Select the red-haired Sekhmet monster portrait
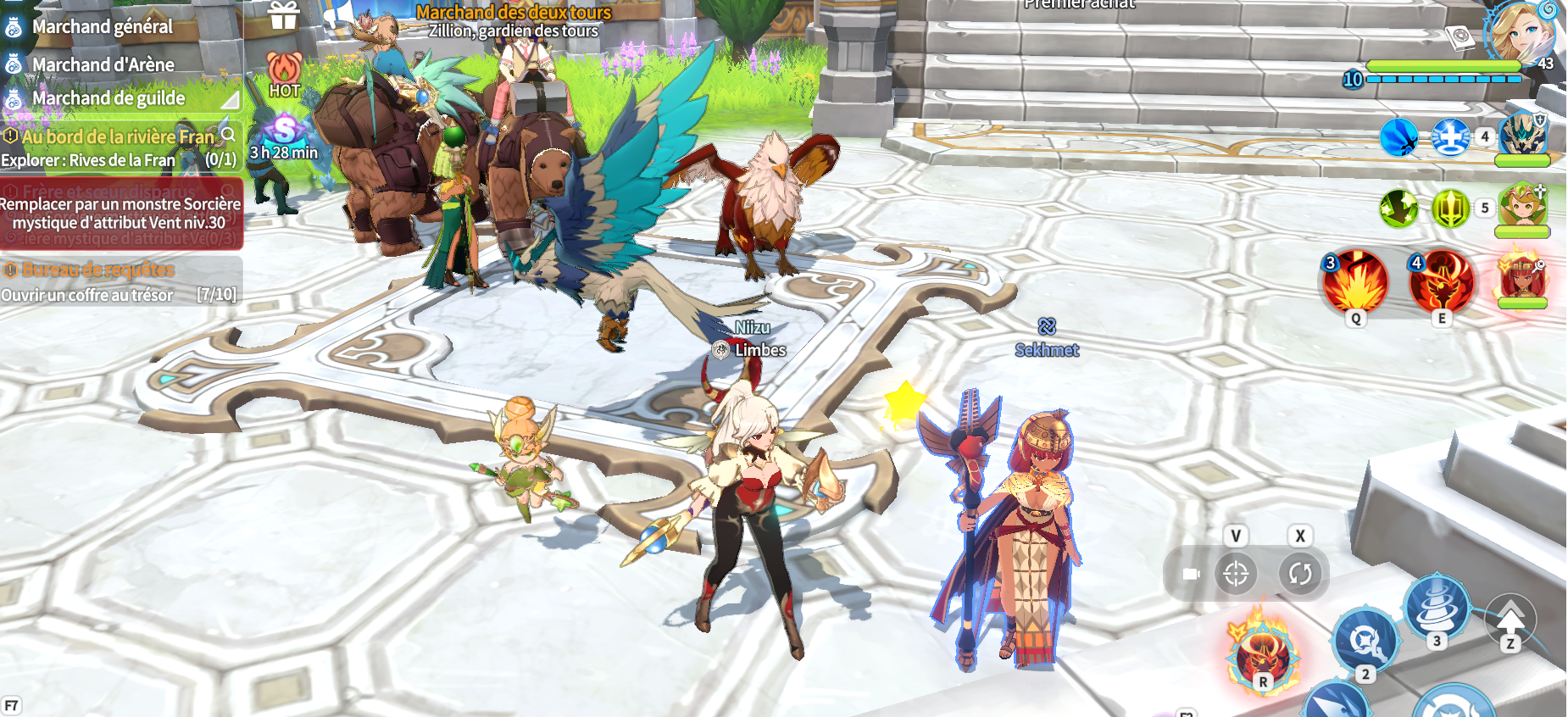 point(1522,275)
